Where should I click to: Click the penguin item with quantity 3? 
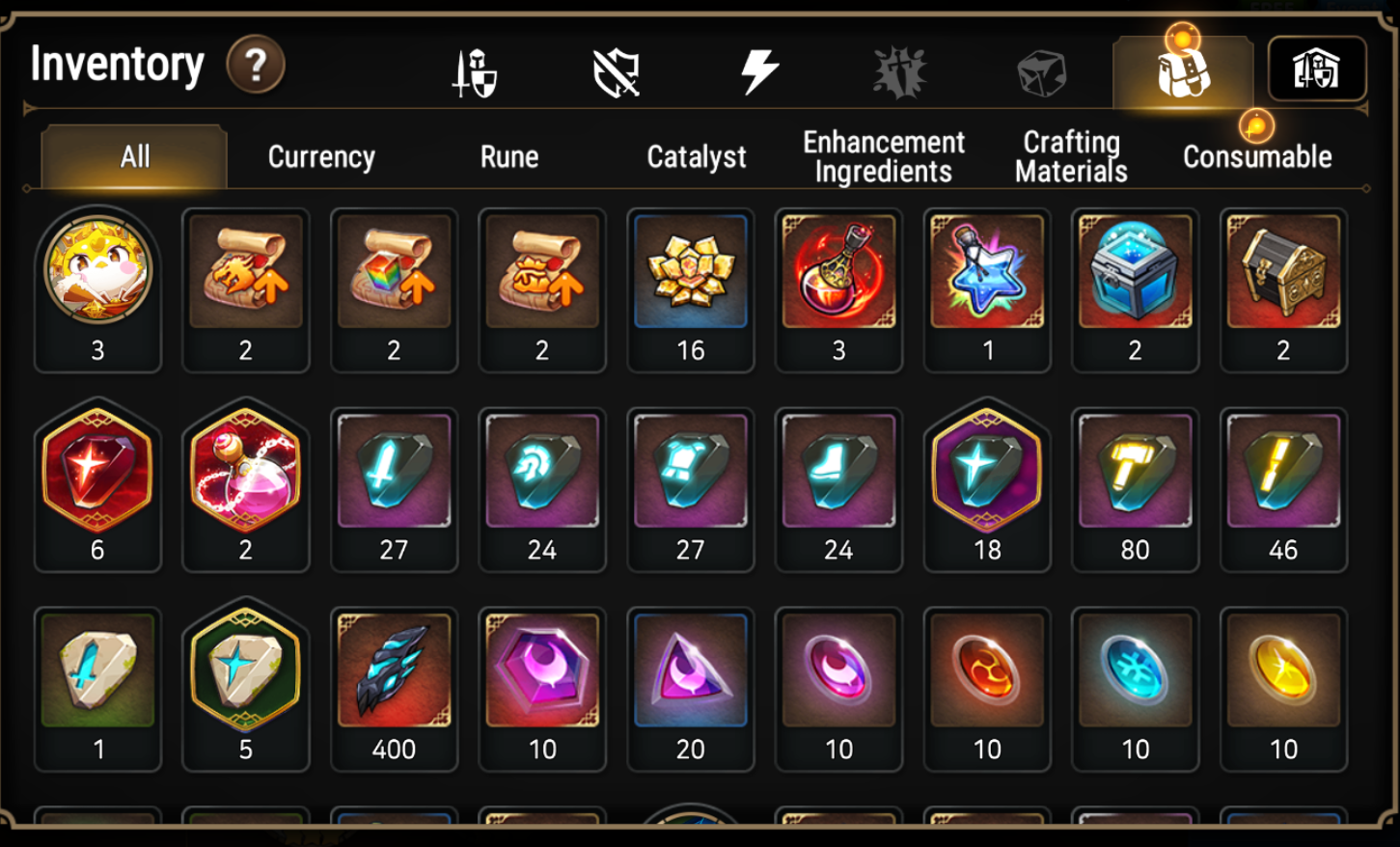click(97, 271)
